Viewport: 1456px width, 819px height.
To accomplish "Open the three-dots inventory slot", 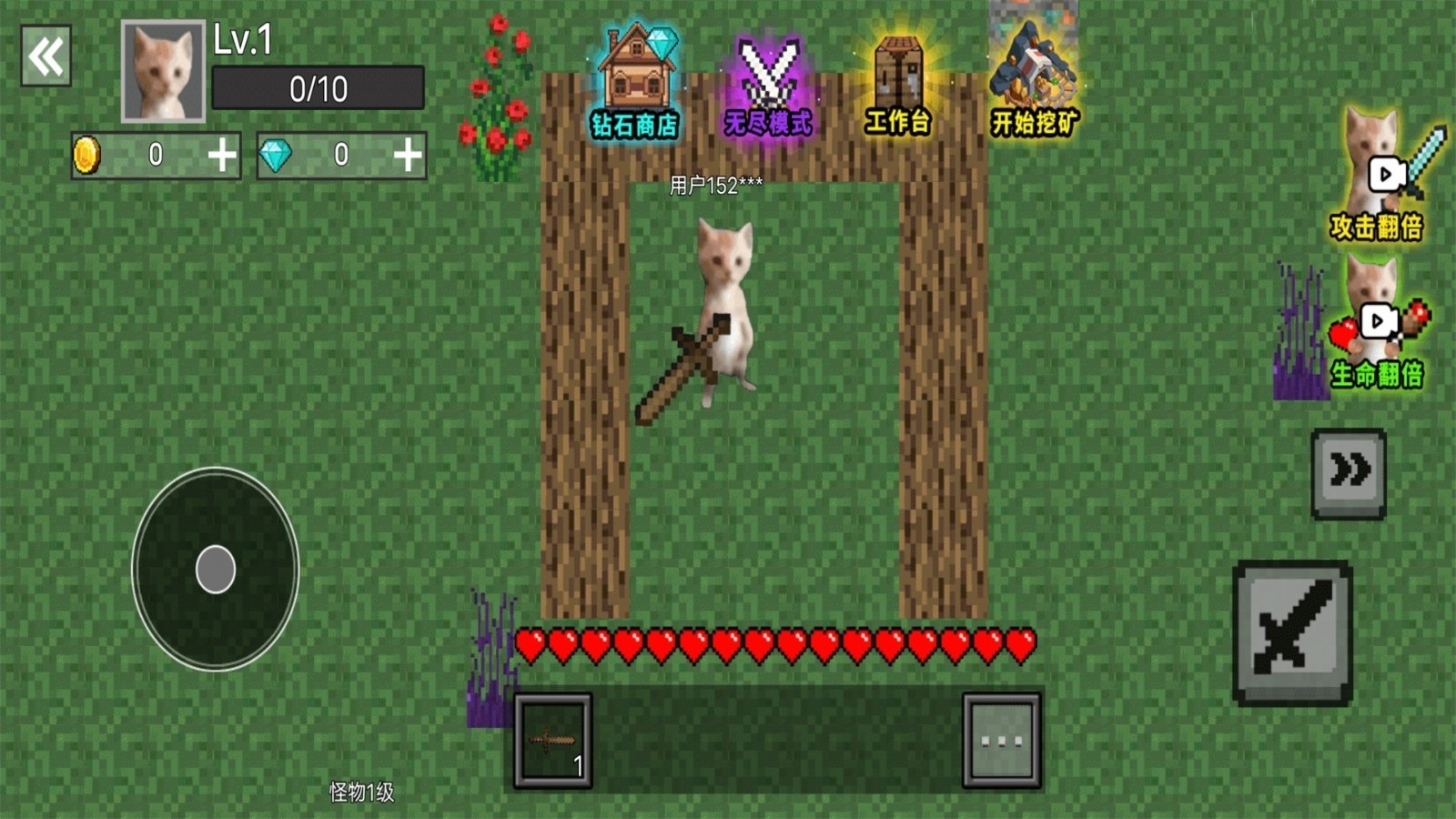I will point(1001,741).
